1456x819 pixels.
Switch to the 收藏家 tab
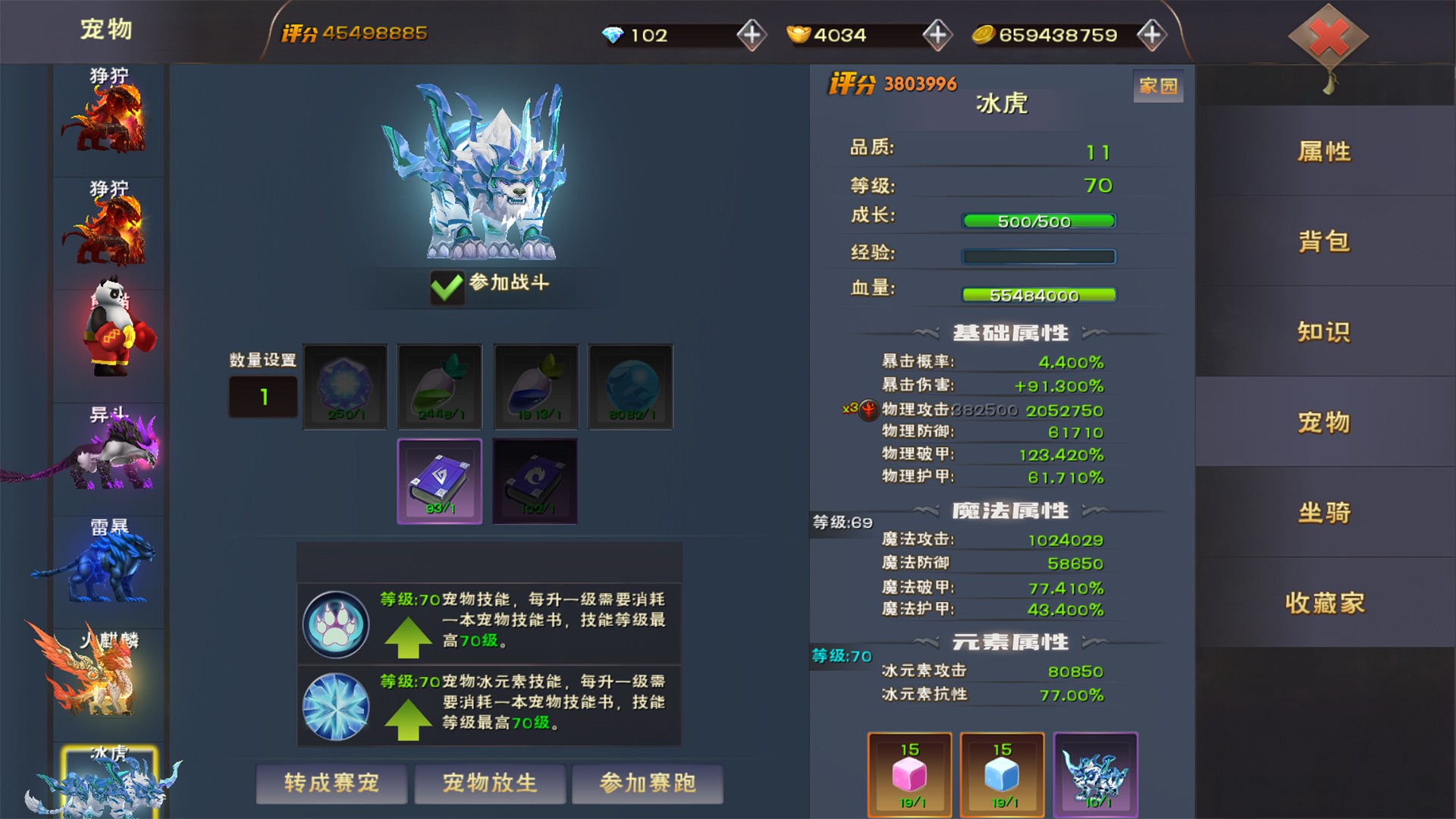tap(1324, 603)
